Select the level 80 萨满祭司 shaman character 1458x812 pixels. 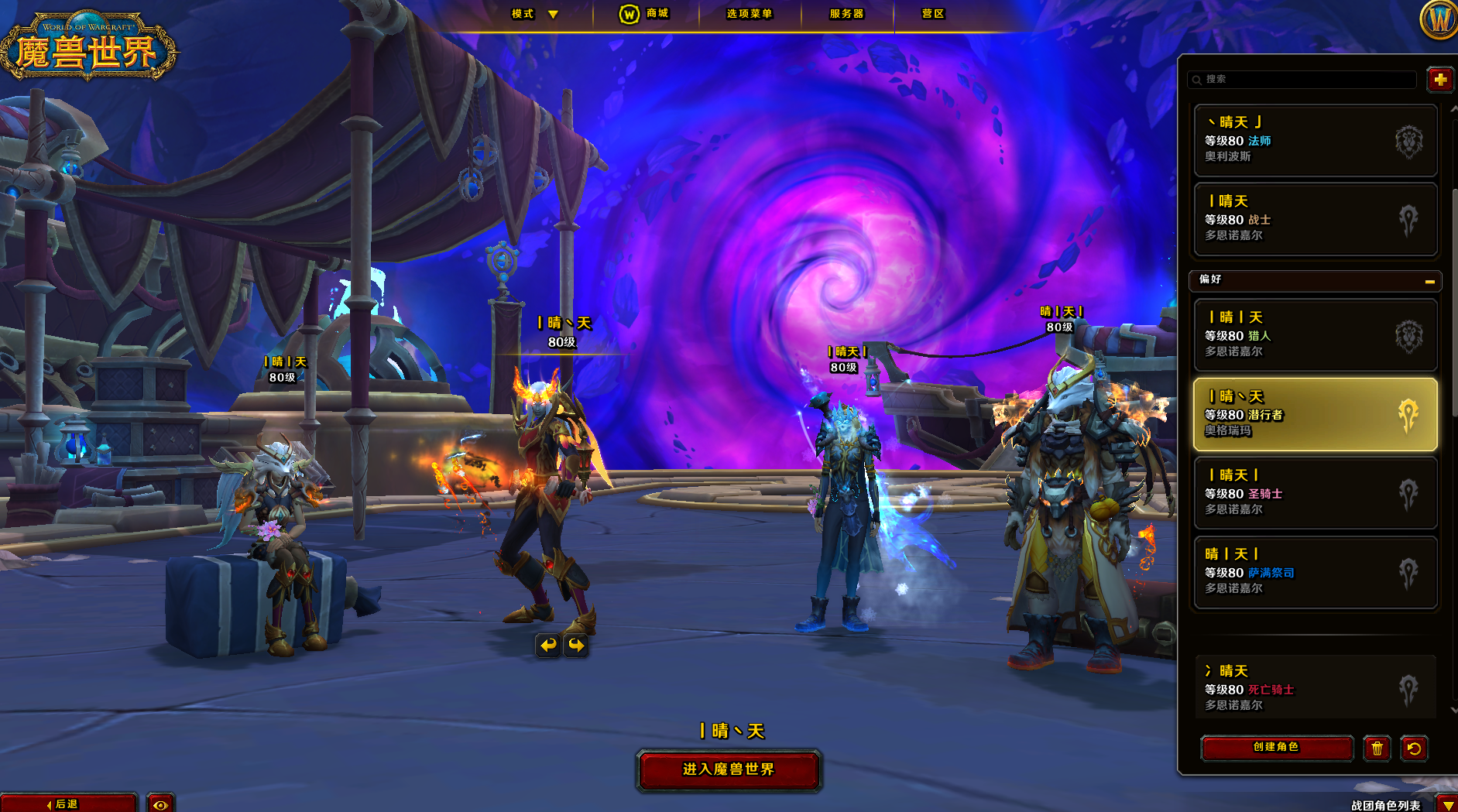[1315, 573]
